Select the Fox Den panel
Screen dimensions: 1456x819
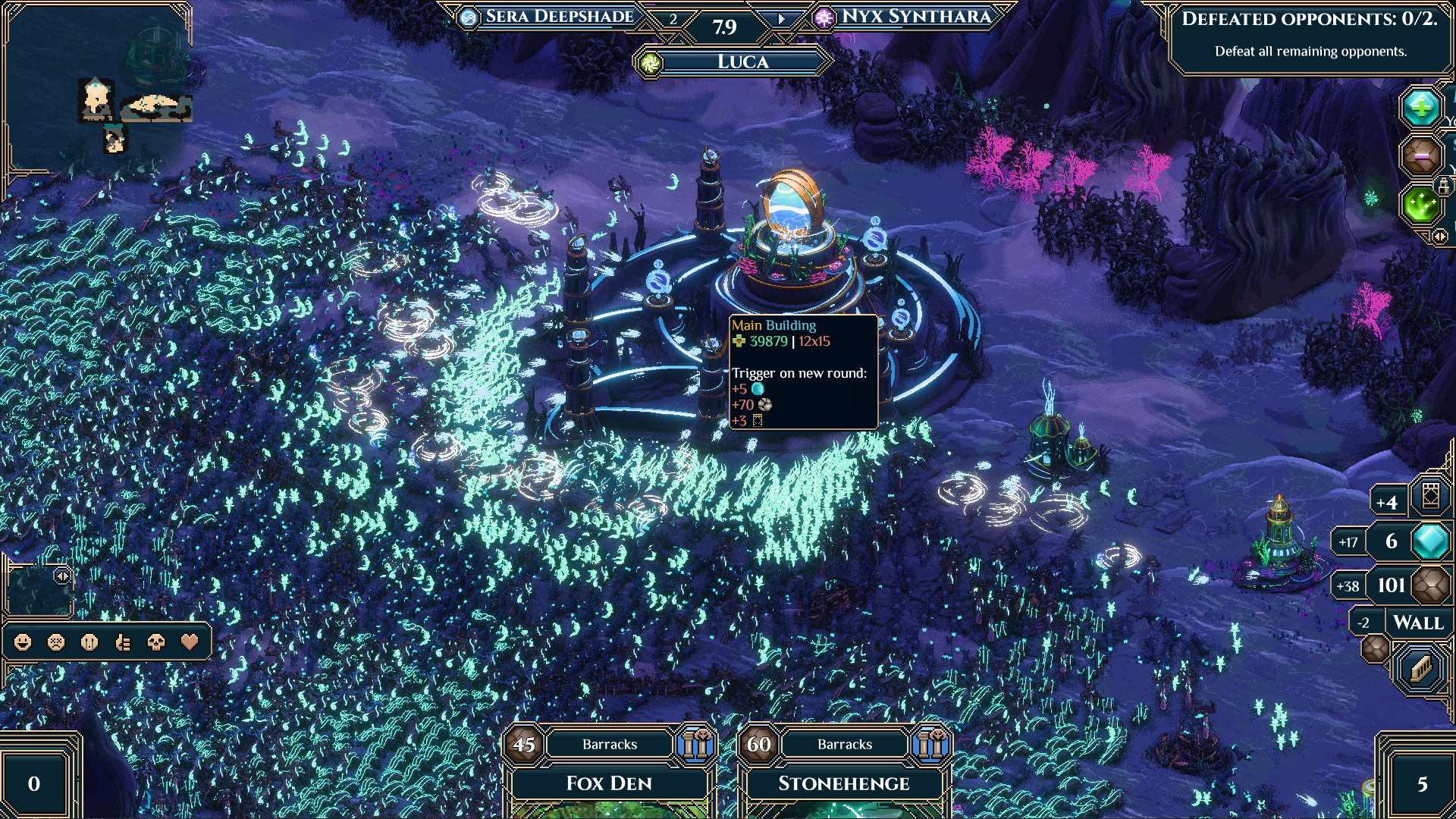tap(609, 783)
